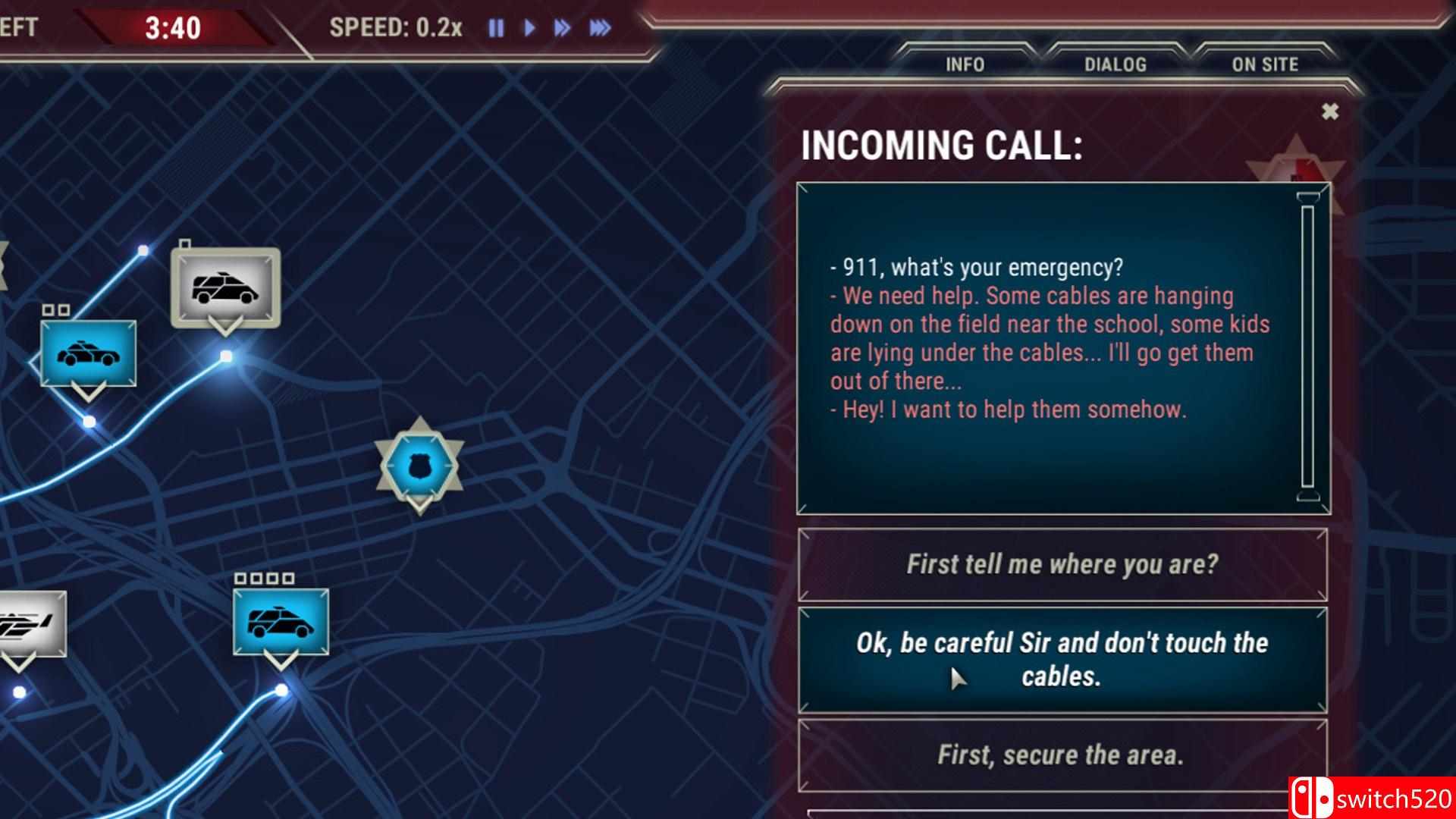Choose double fast-forward speed
Screen dimensions: 1456x819
point(562,29)
